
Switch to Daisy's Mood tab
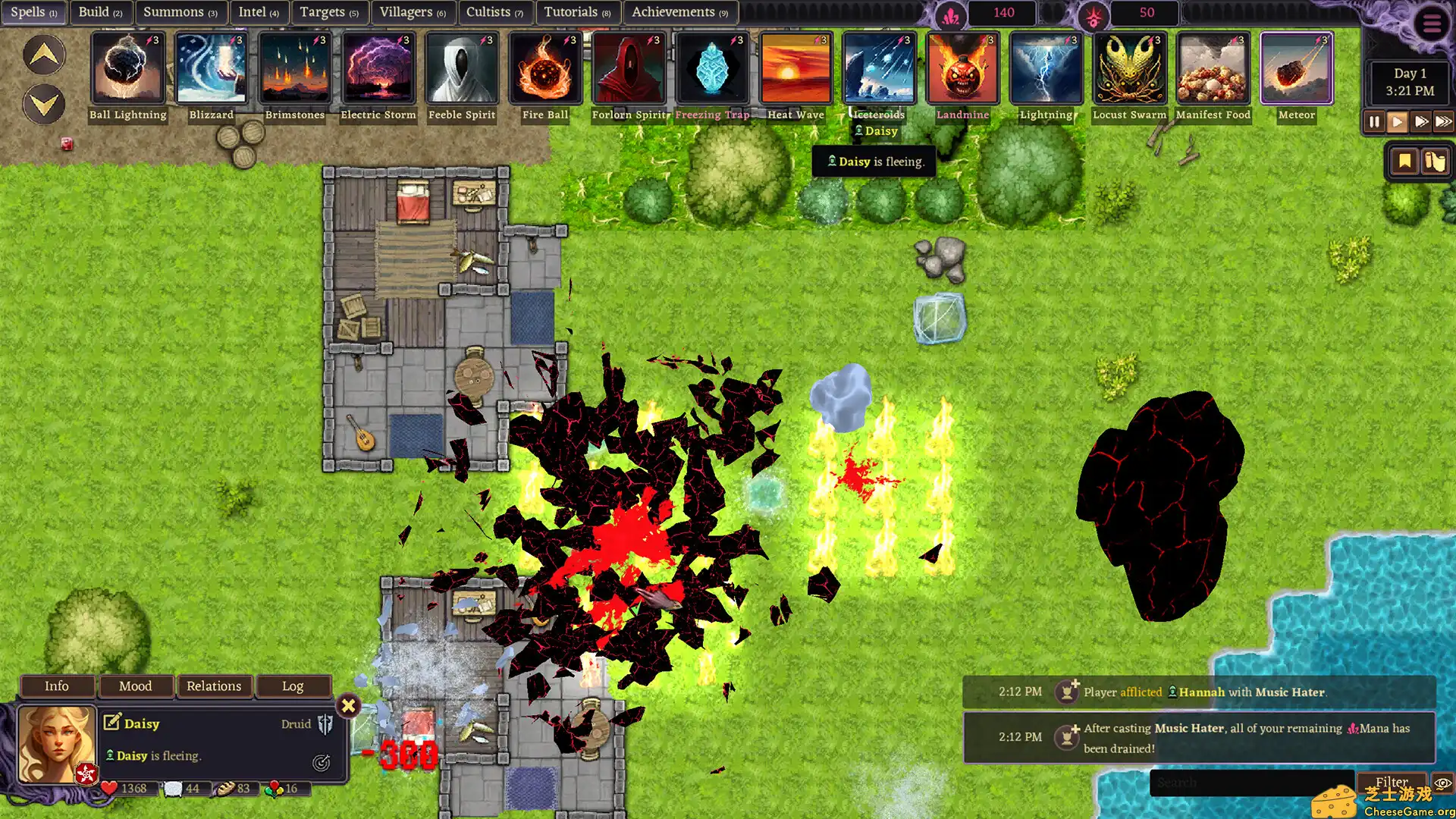[136, 686]
